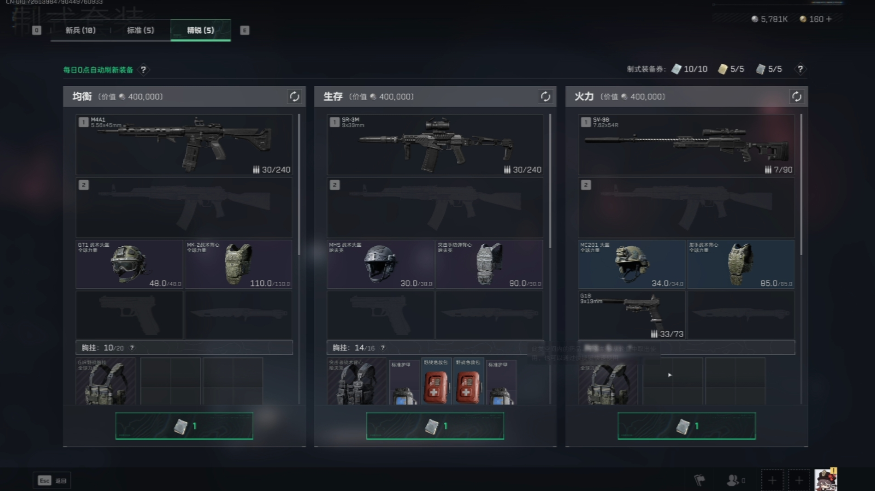This screenshot has width=875, height=491.
Task: Show chest rig capacity help in 均衡
Action: (132, 348)
